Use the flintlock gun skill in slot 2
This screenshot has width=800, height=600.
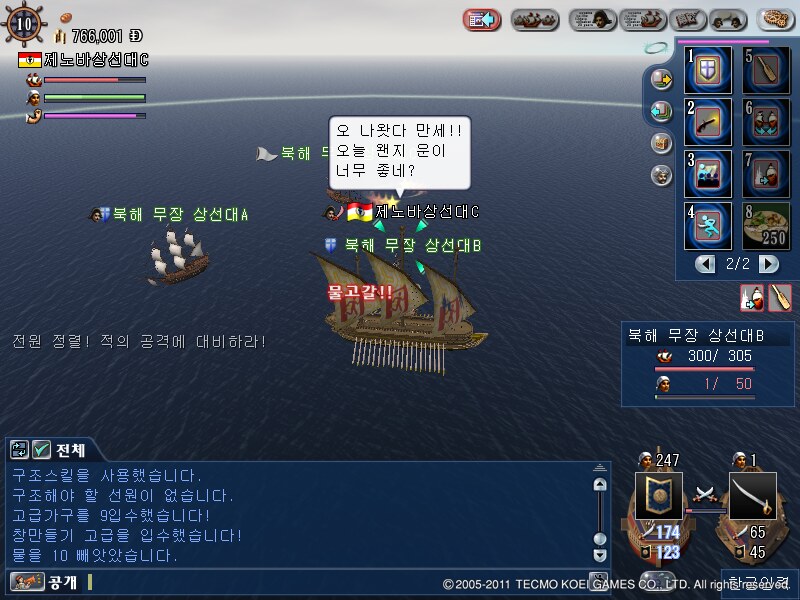(708, 122)
